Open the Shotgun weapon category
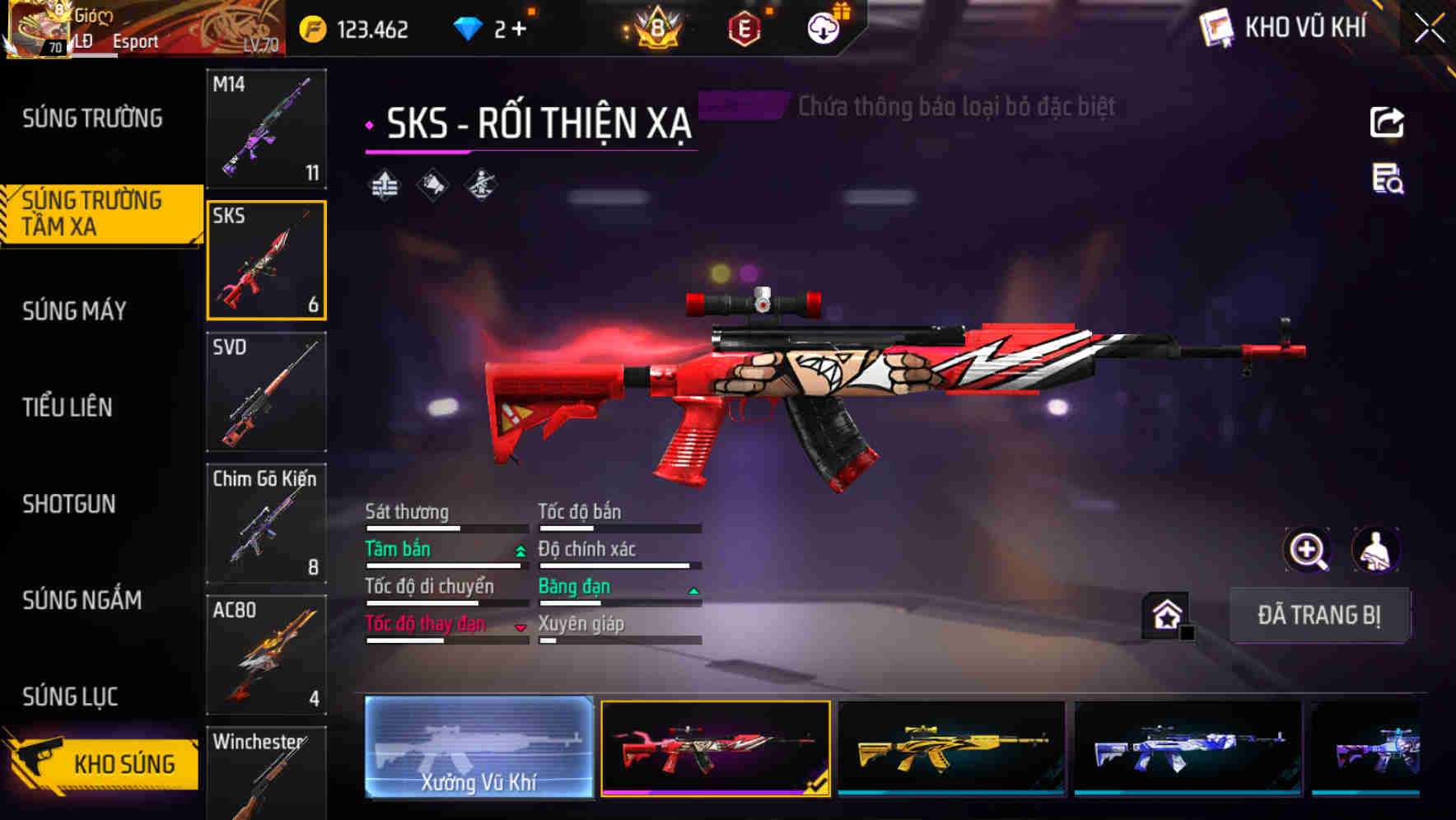The height and width of the screenshot is (820, 1456). (x=70, y=504)
